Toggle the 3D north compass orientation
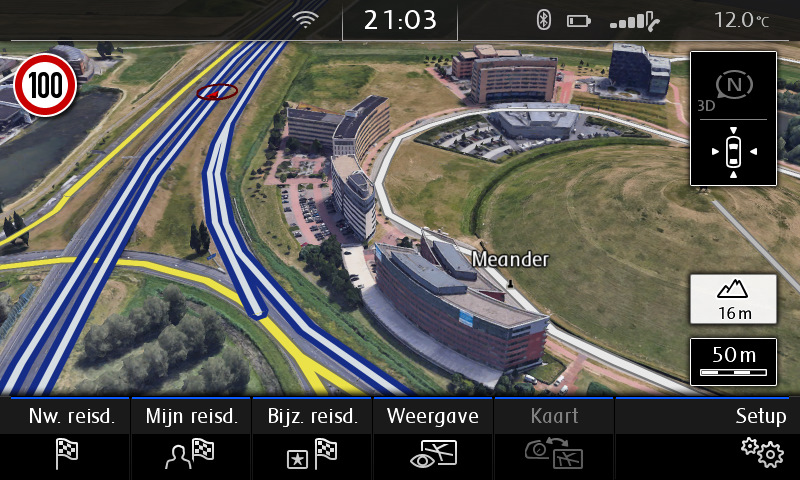 tap(733, 88)
